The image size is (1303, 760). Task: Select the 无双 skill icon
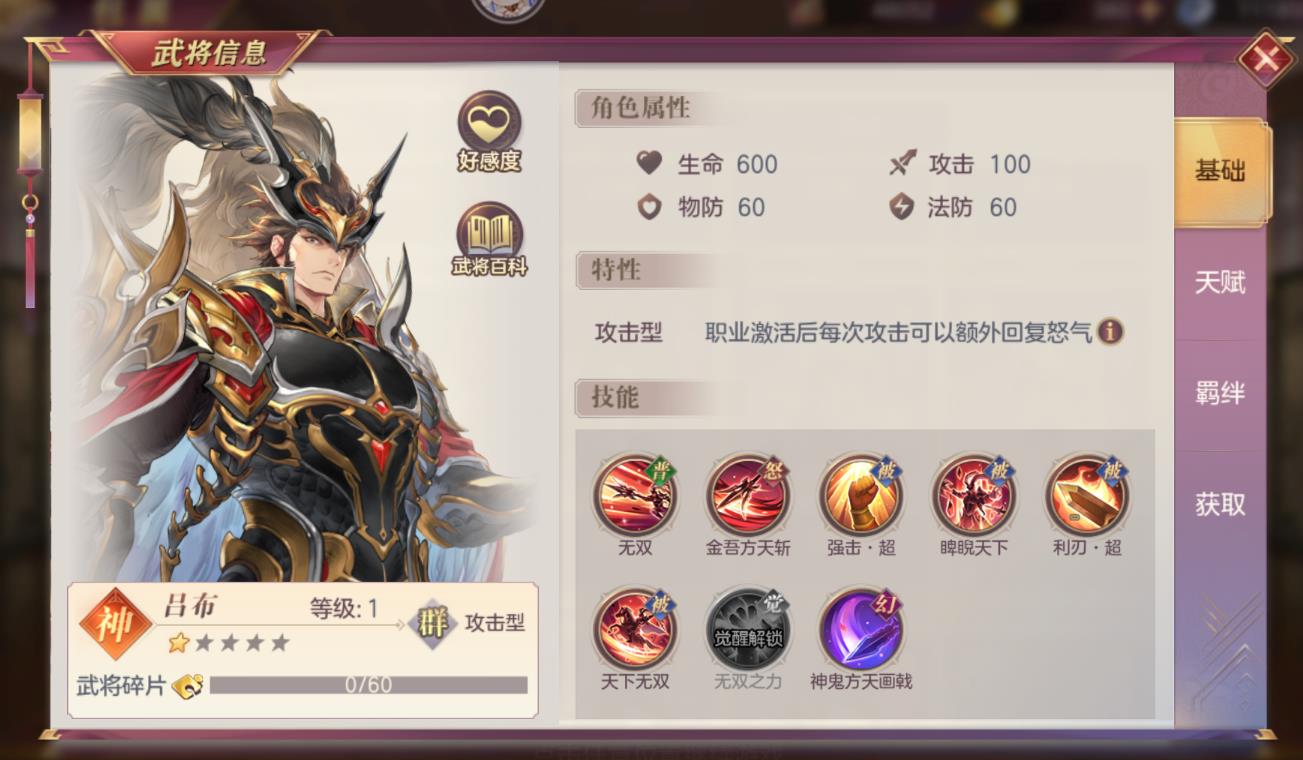[x=635, y=497]
